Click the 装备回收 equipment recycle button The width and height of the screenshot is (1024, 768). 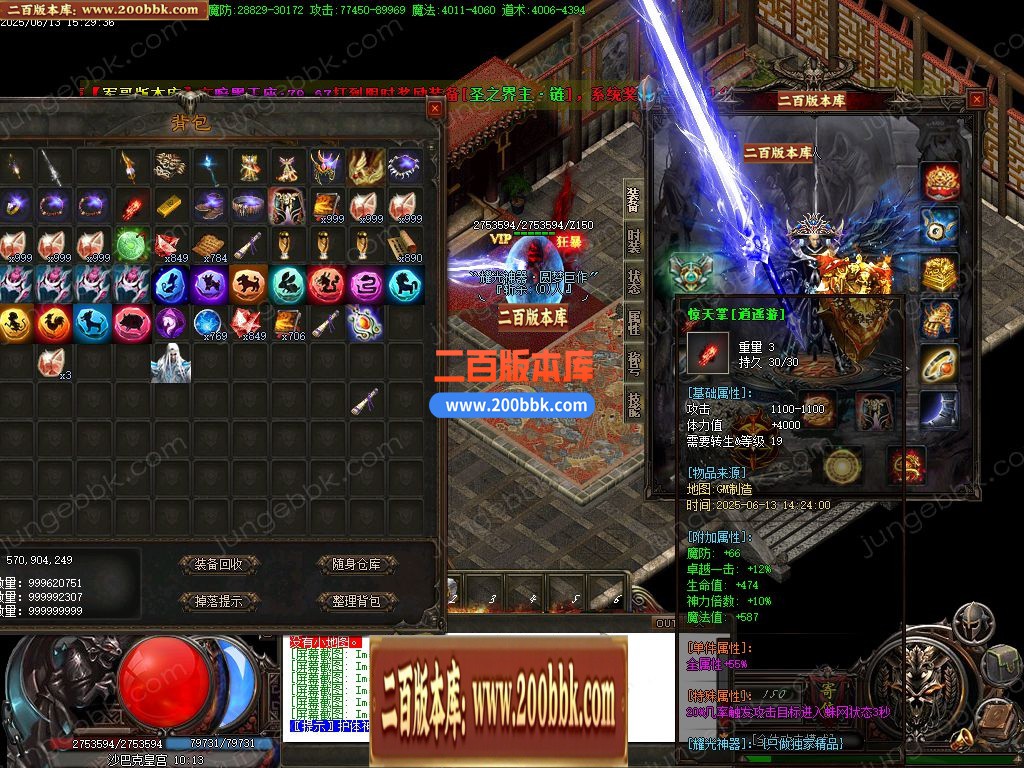[x=218, y=564]
